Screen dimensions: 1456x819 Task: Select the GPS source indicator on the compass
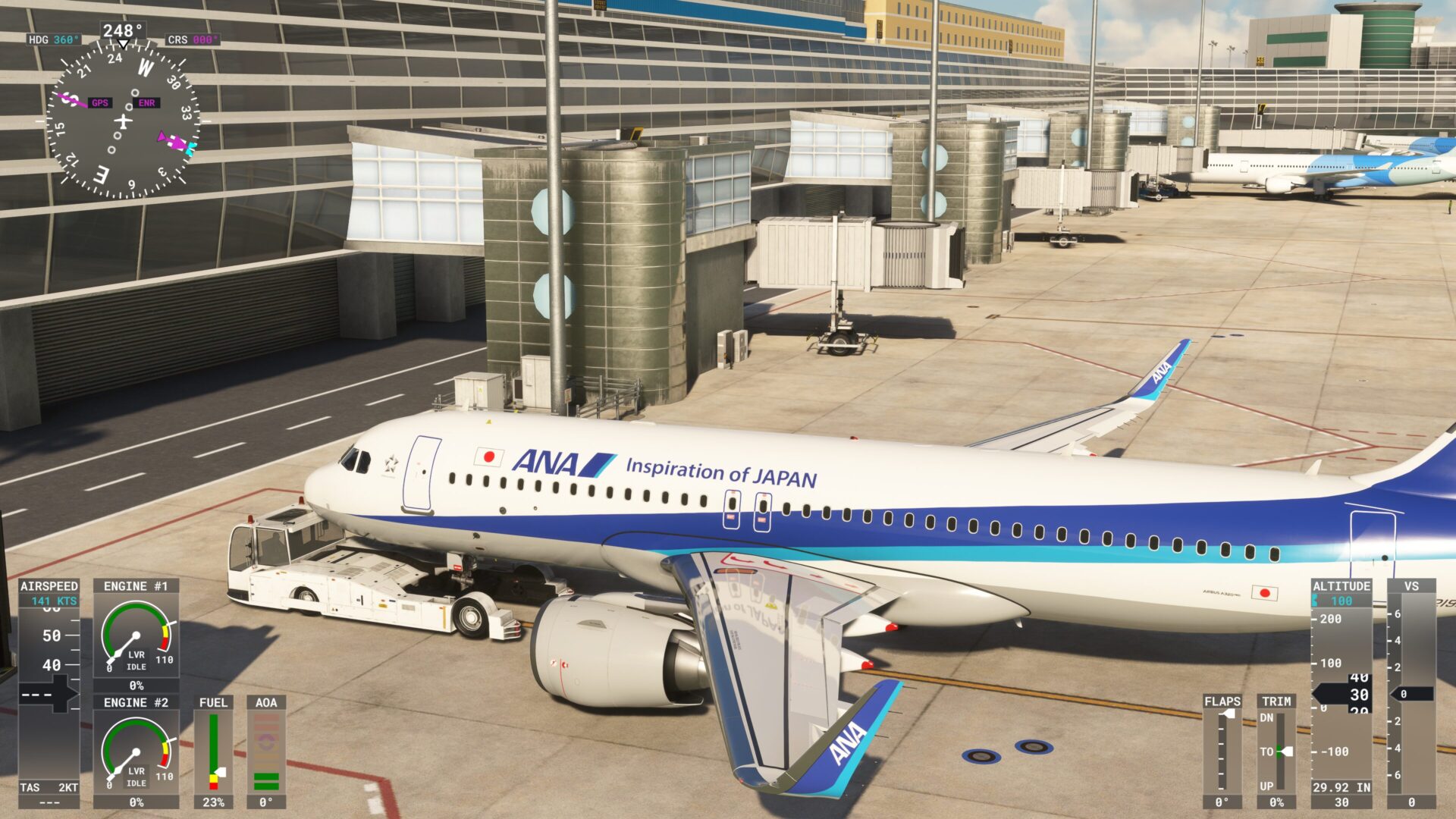point(100,102)
